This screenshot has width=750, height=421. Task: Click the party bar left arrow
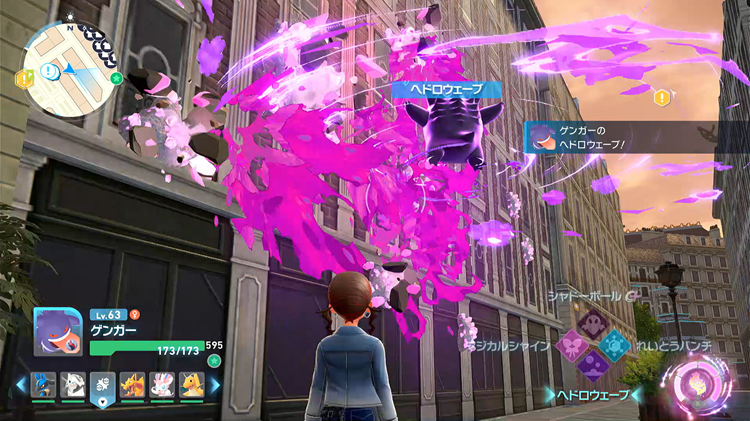tap(20, 385)
